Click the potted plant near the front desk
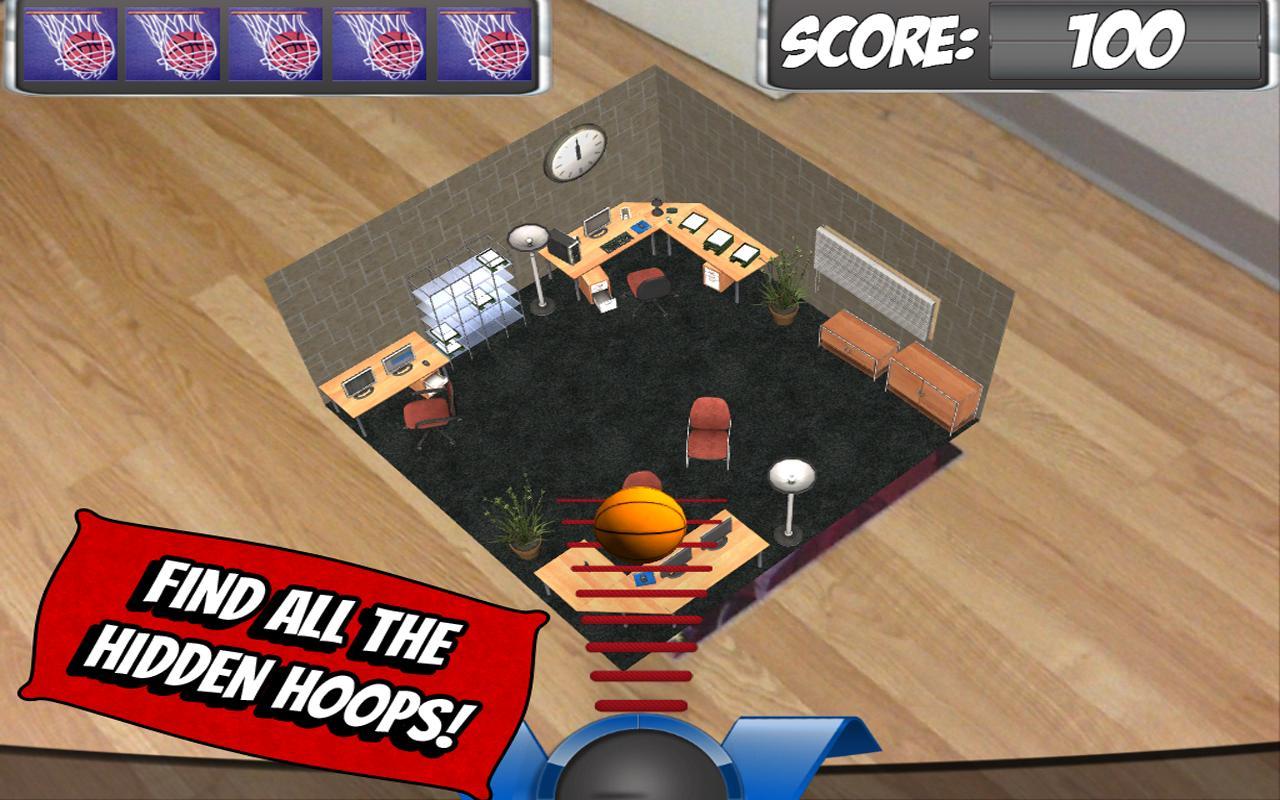Image resolution: width=1280 pixels, height=800 pixels. (520, 520)
